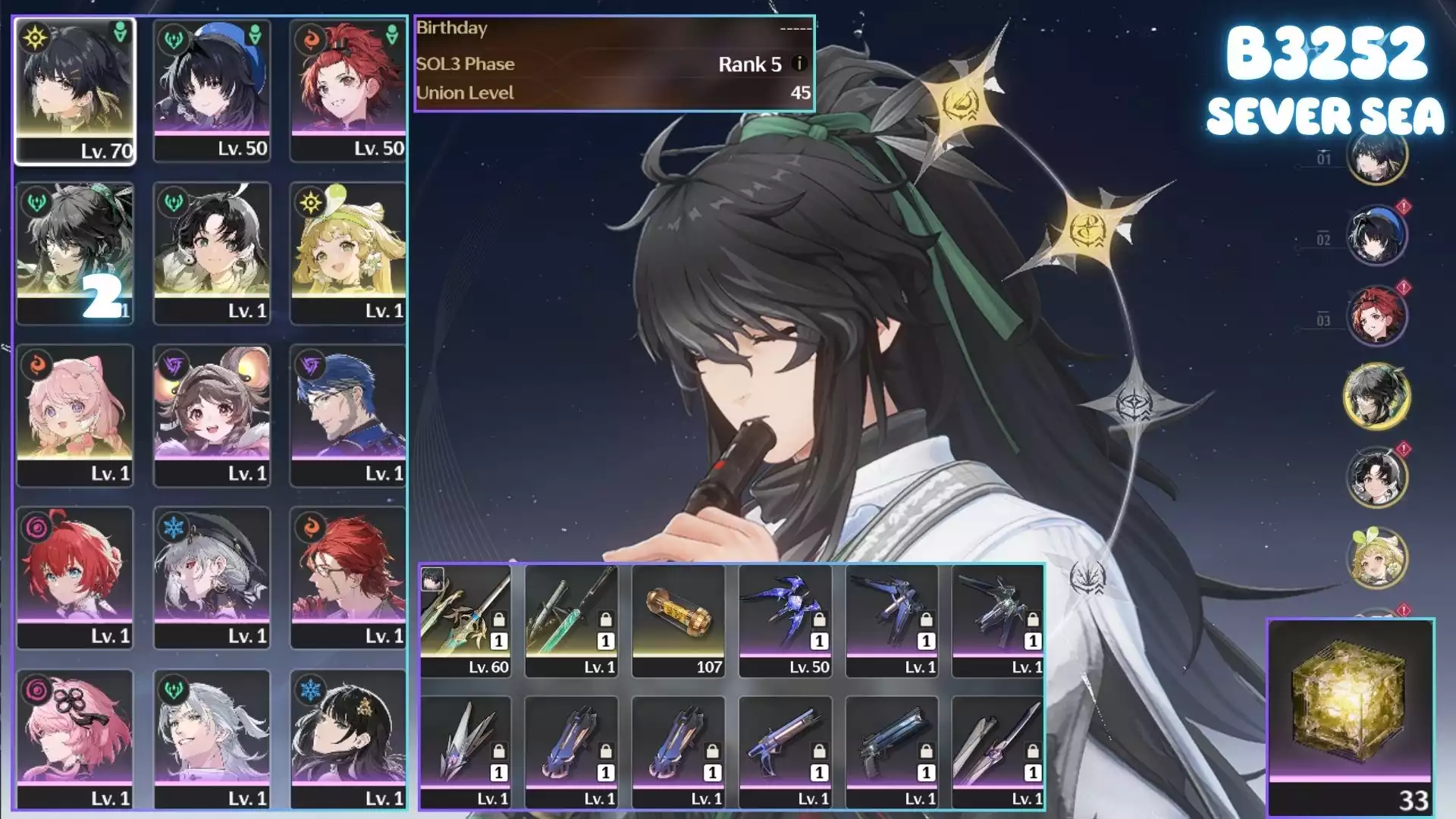
Task: Select the silver-haired girl wearing a black hat
Action: coord(212,577)
